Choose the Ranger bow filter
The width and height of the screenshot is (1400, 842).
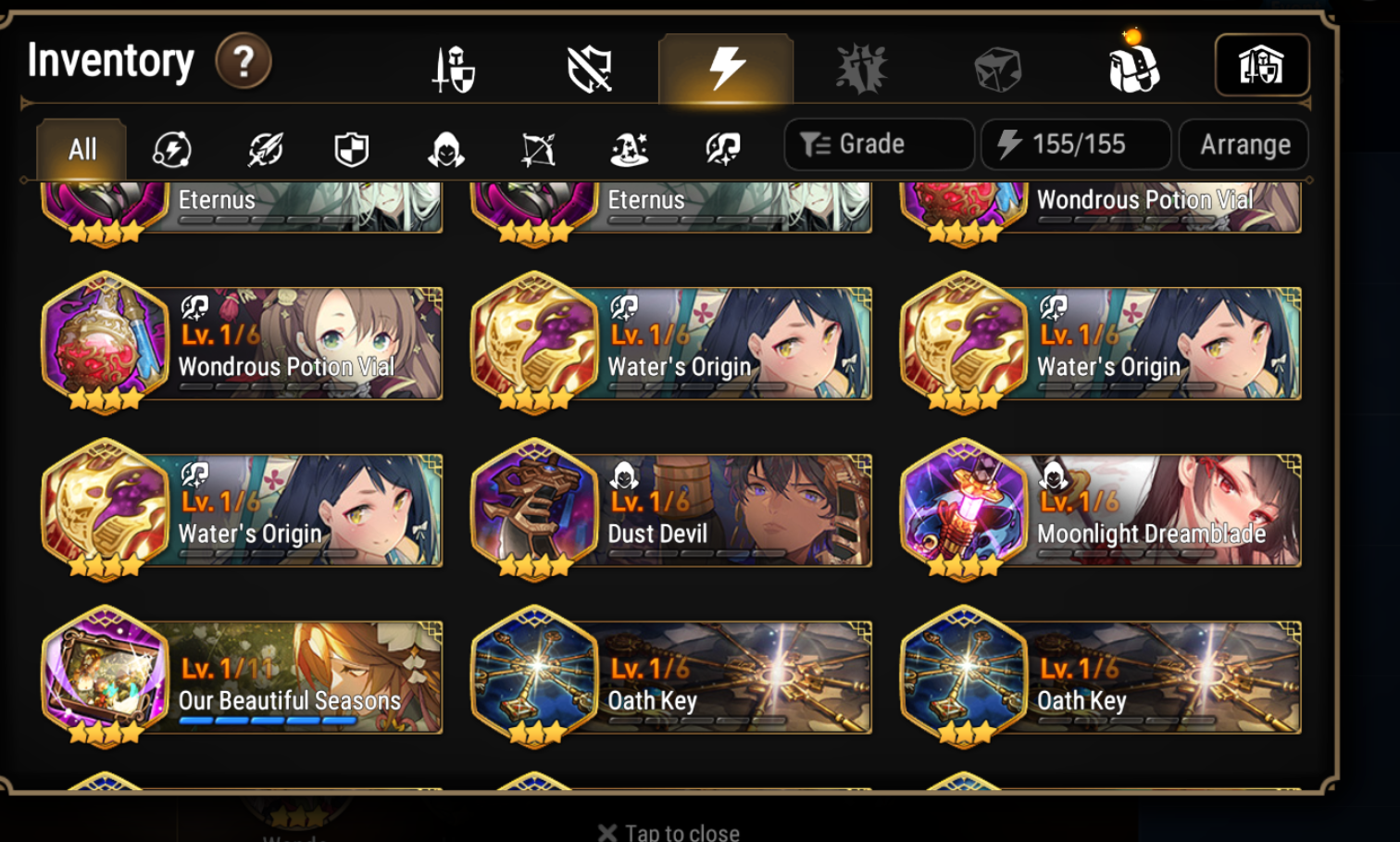[x=537, y=146]
